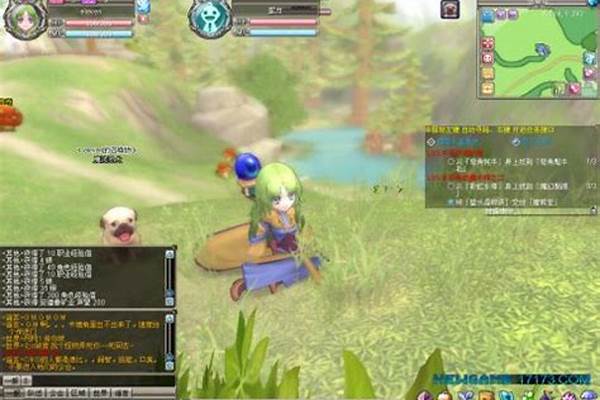This screenshot has height=400, width=600.
Task: Click the brown creature icon left of minimap
Action: pyautogui.click(x=450, y=9)
